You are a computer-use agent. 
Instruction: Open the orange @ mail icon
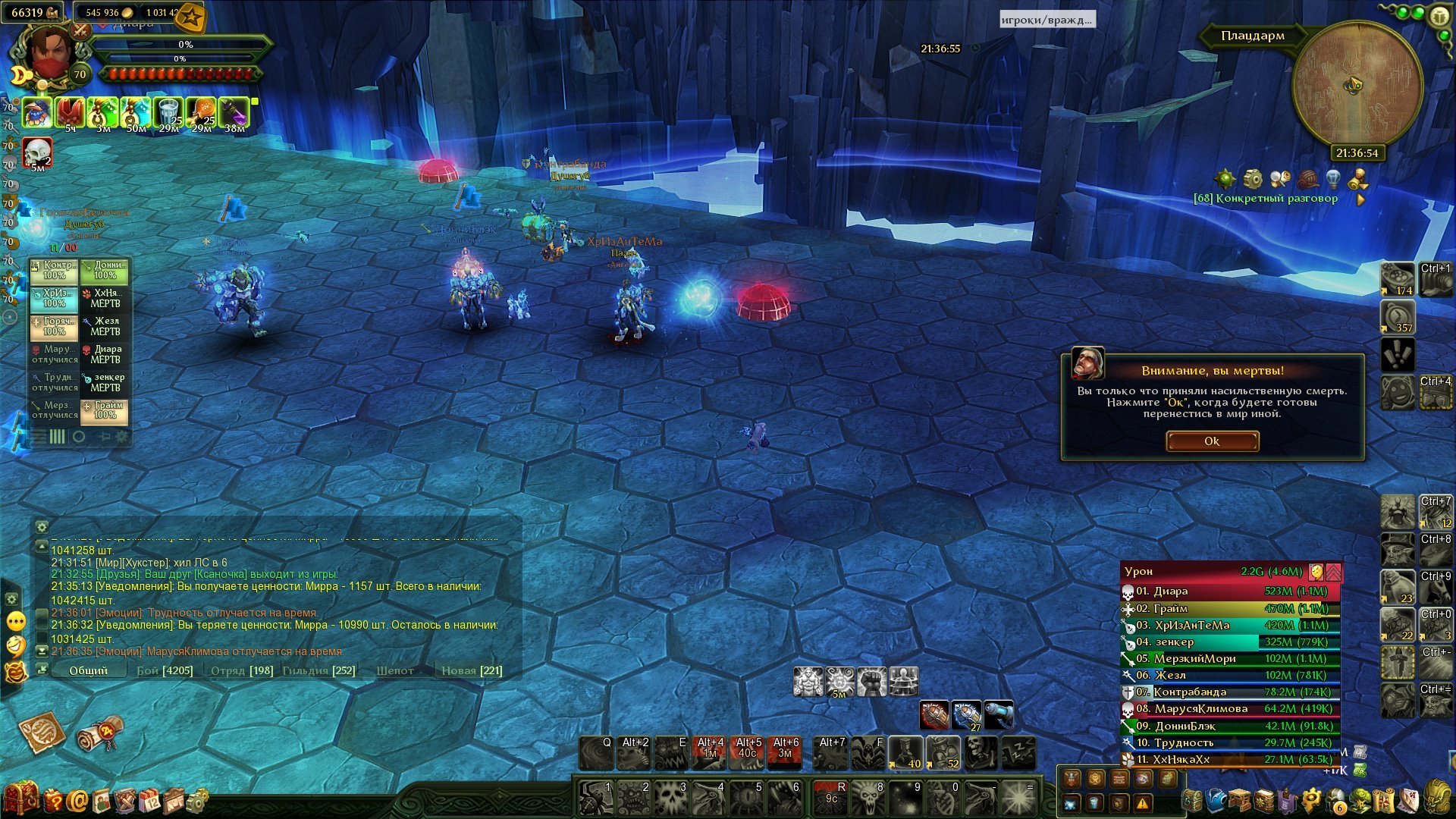[x=77, y=800]
